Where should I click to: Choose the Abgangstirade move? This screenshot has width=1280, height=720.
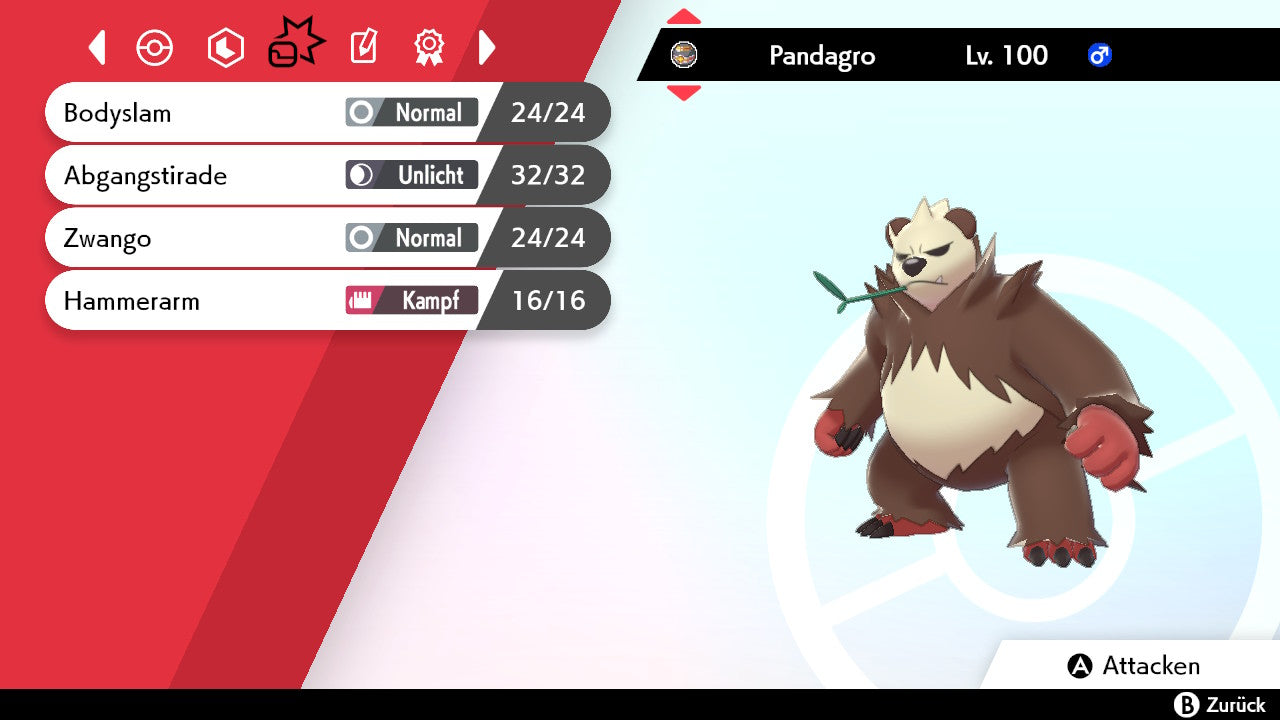tap(326, 176)
